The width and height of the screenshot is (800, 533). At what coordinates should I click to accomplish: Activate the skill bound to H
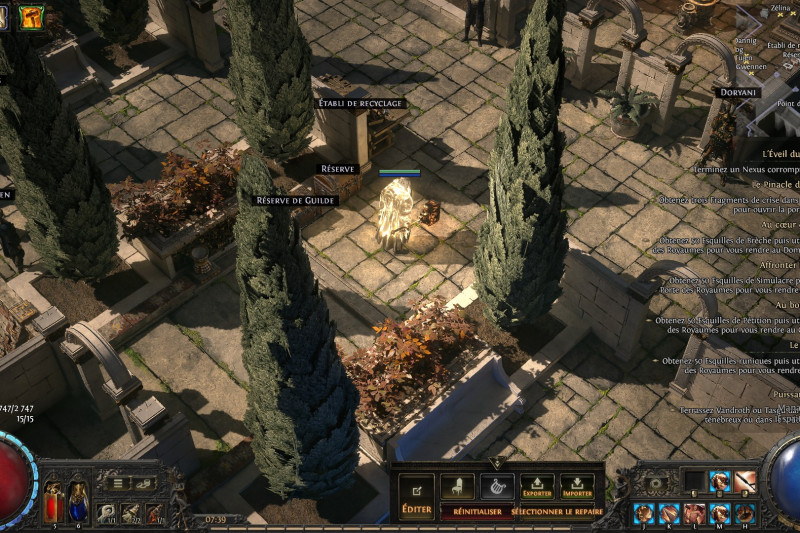(x=744, y=514)
